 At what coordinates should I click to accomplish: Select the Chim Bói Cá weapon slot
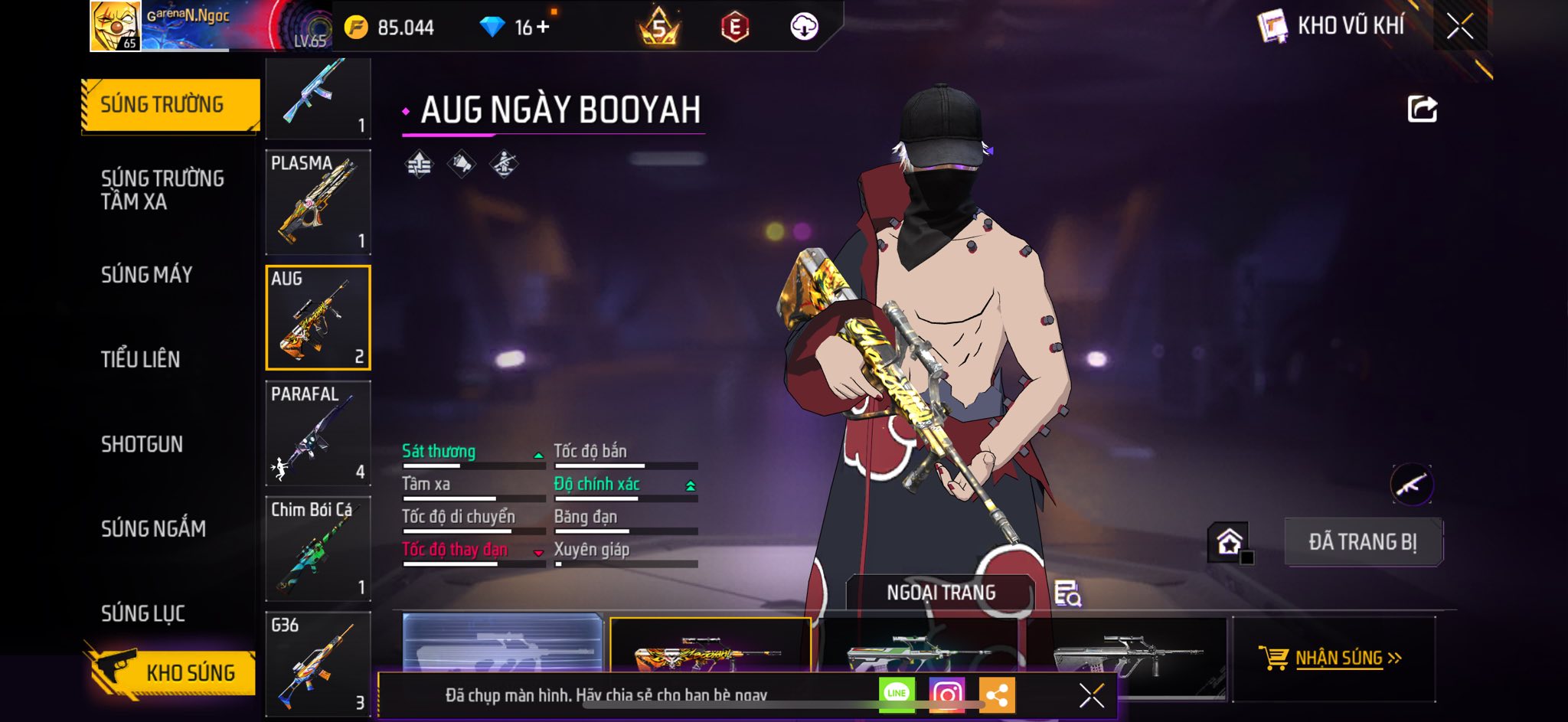[x=318, y=548]
